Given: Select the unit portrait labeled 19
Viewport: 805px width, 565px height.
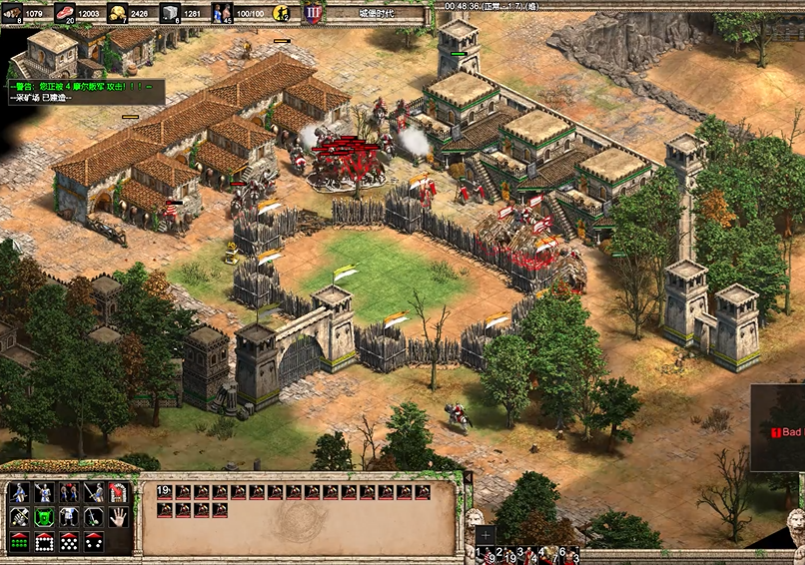Looking at the screenshot, I should point(166,492).
